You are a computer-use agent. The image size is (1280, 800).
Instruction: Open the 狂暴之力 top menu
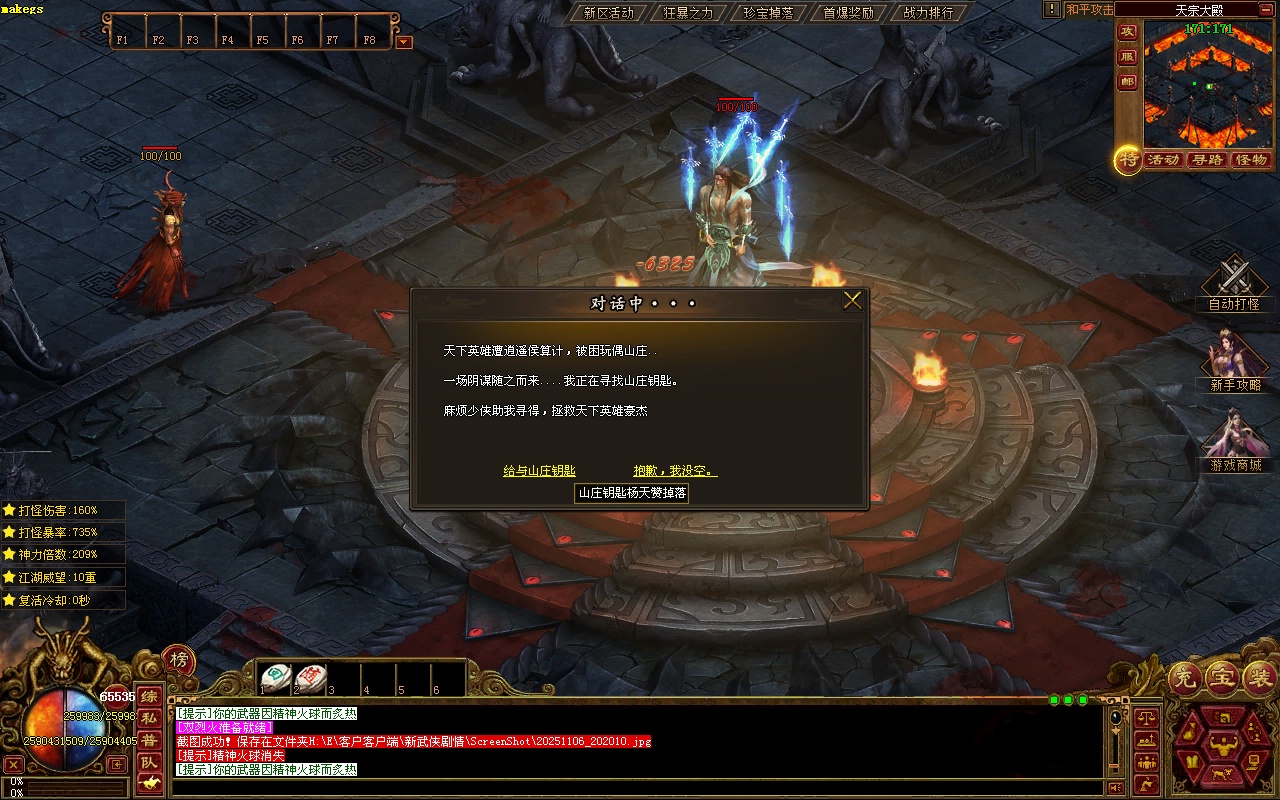point(688,13)
